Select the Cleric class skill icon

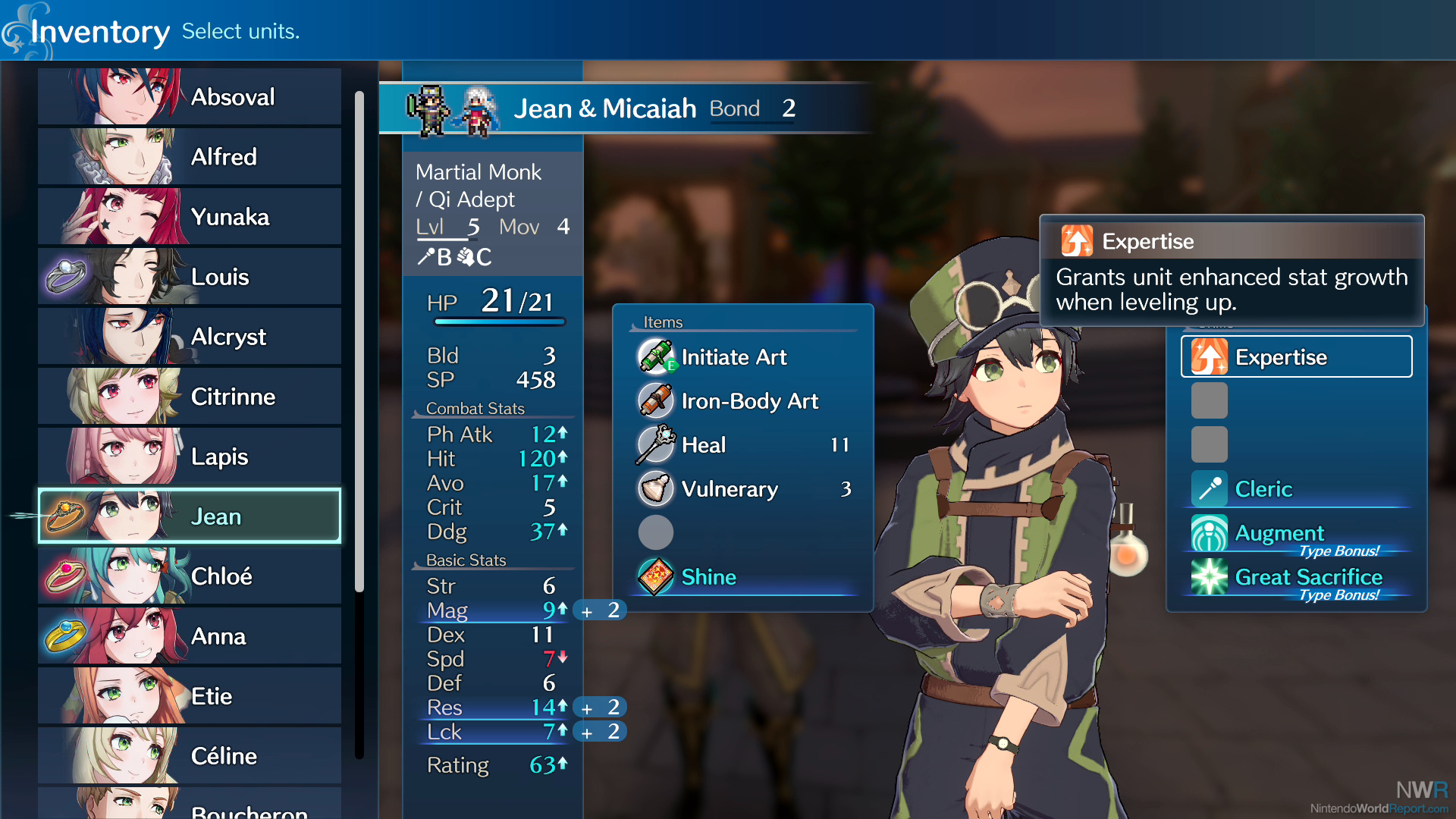1207,489
